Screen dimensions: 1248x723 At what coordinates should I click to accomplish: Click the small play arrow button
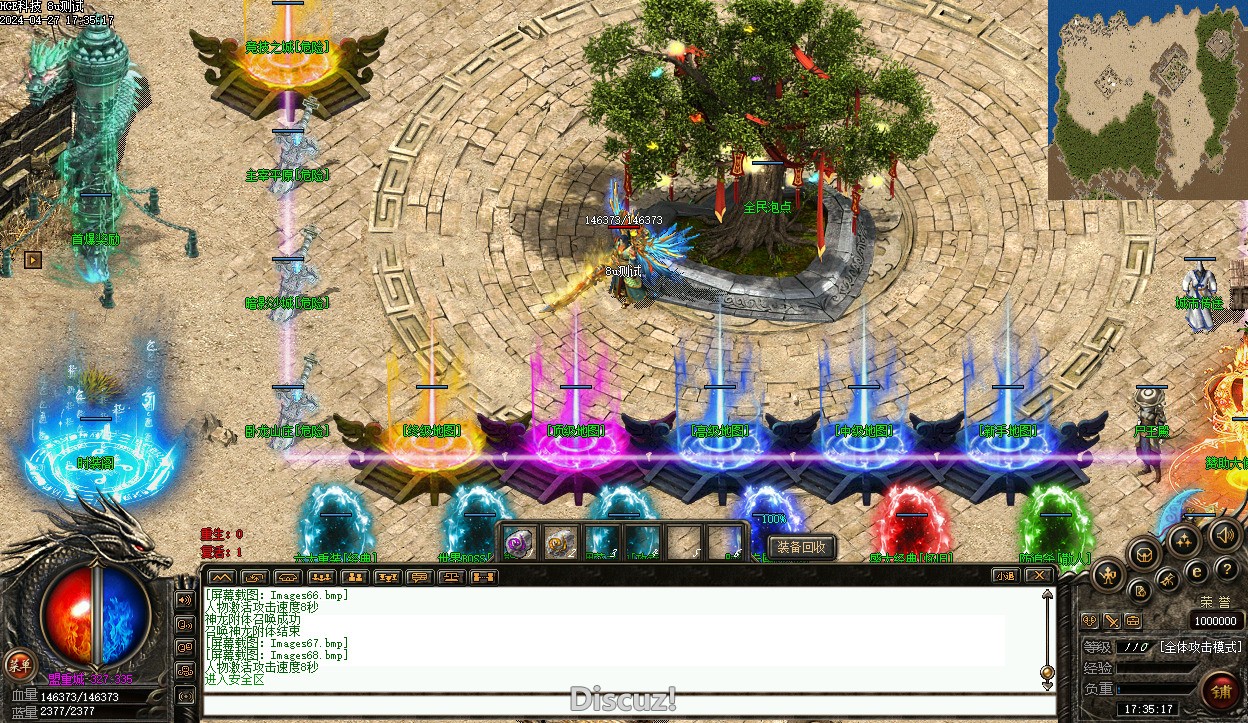33,260
